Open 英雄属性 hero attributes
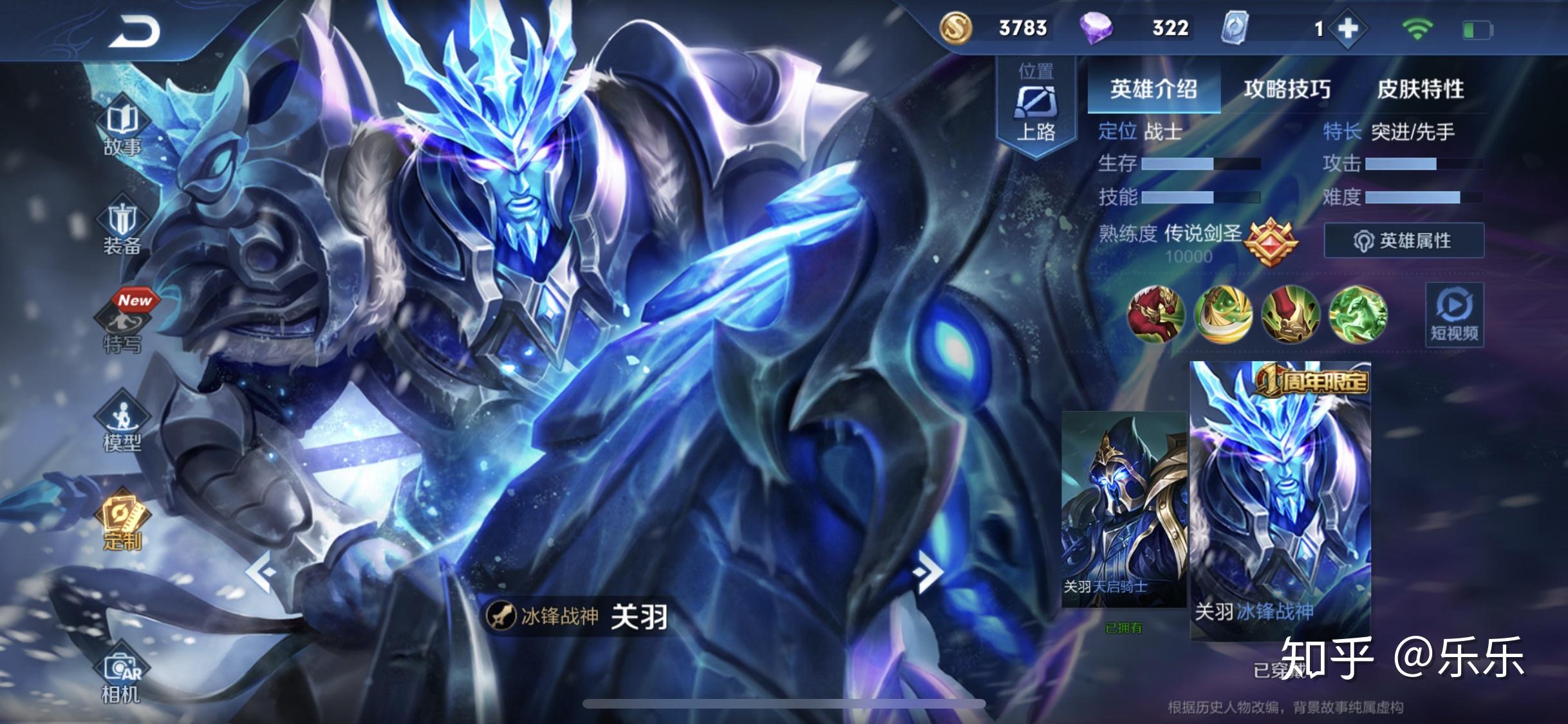 [1404, 241]
